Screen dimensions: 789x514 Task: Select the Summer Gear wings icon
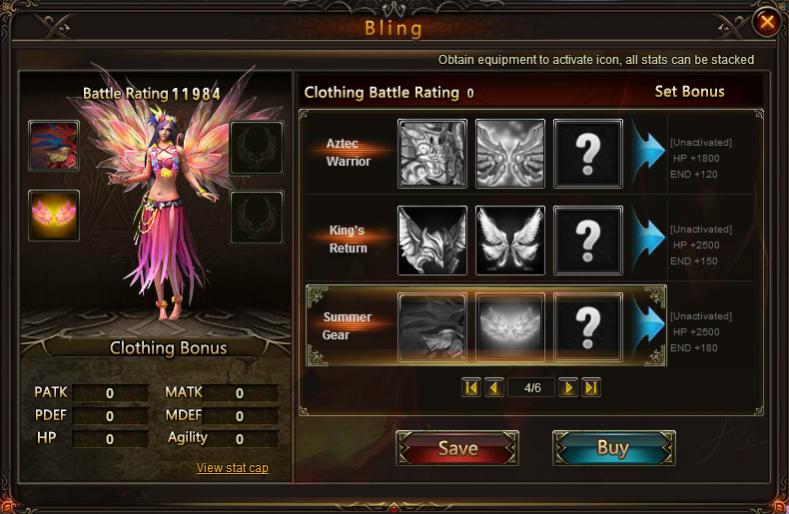[510, 326]
